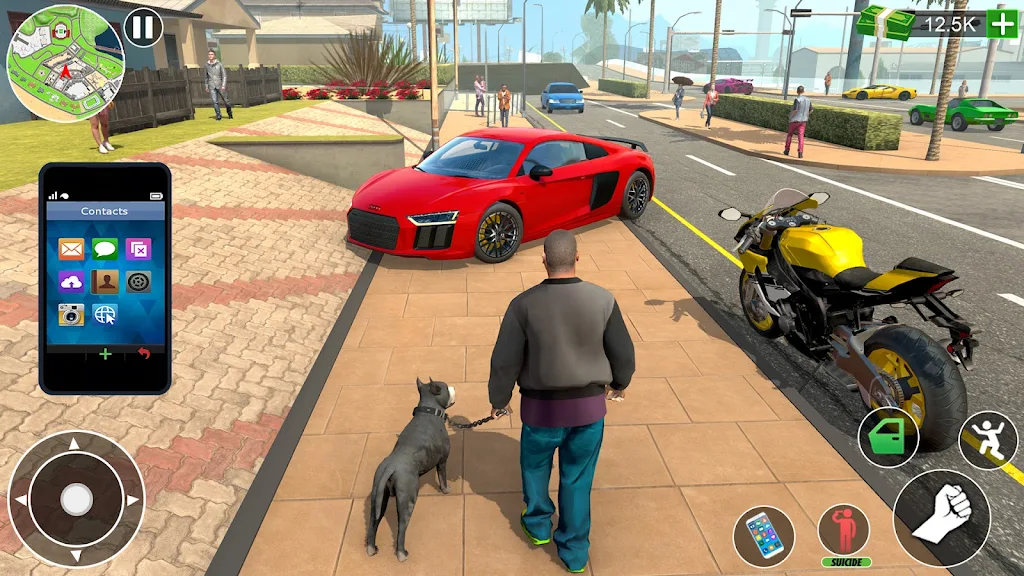Image resolution: width=1024 pixels, height=576 pixels.
Task: Open the grey gear settings app
Action: tap(138, 282)
